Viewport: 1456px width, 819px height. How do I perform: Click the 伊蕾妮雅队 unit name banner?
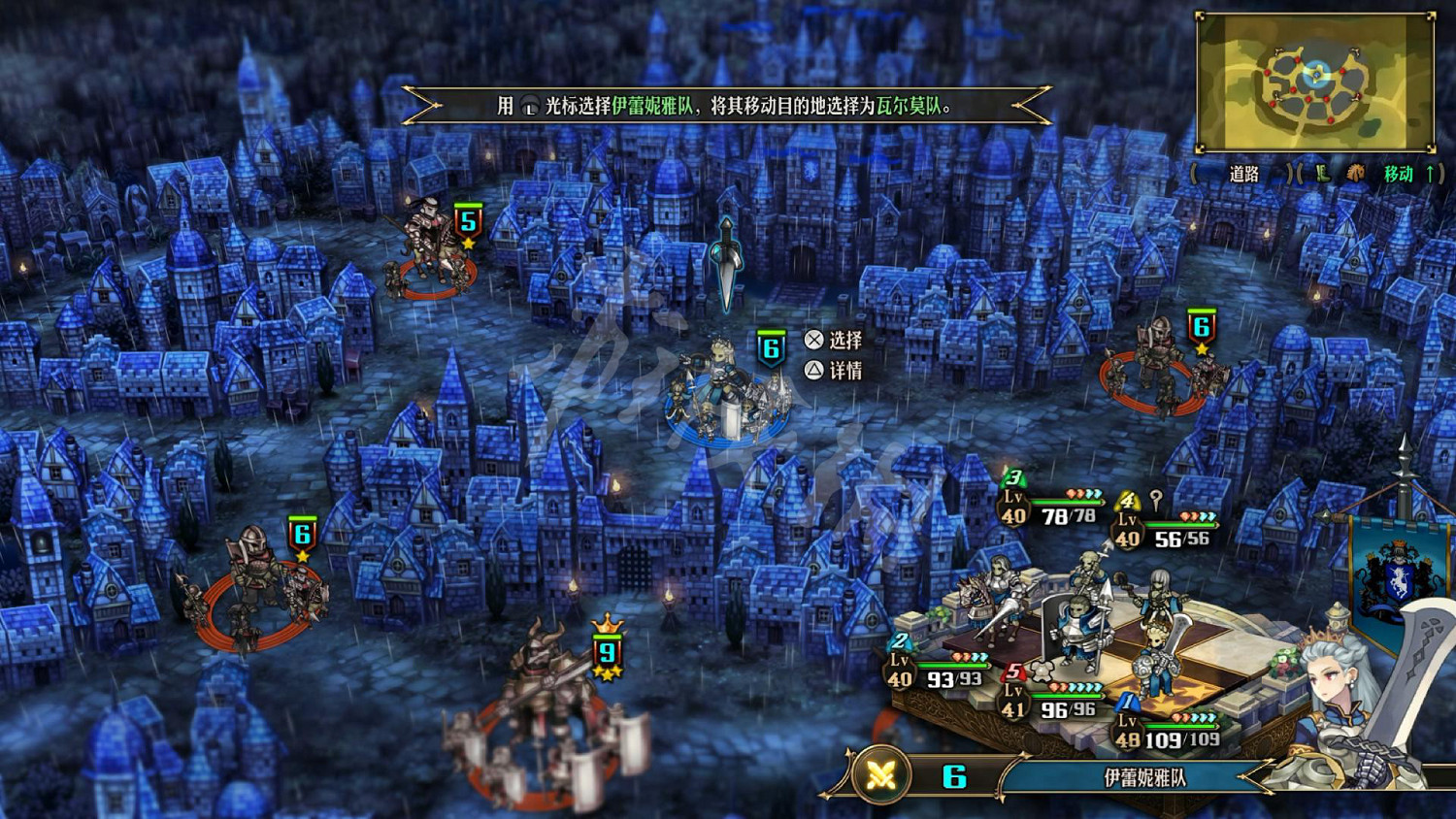click(x=1144, y=777)
